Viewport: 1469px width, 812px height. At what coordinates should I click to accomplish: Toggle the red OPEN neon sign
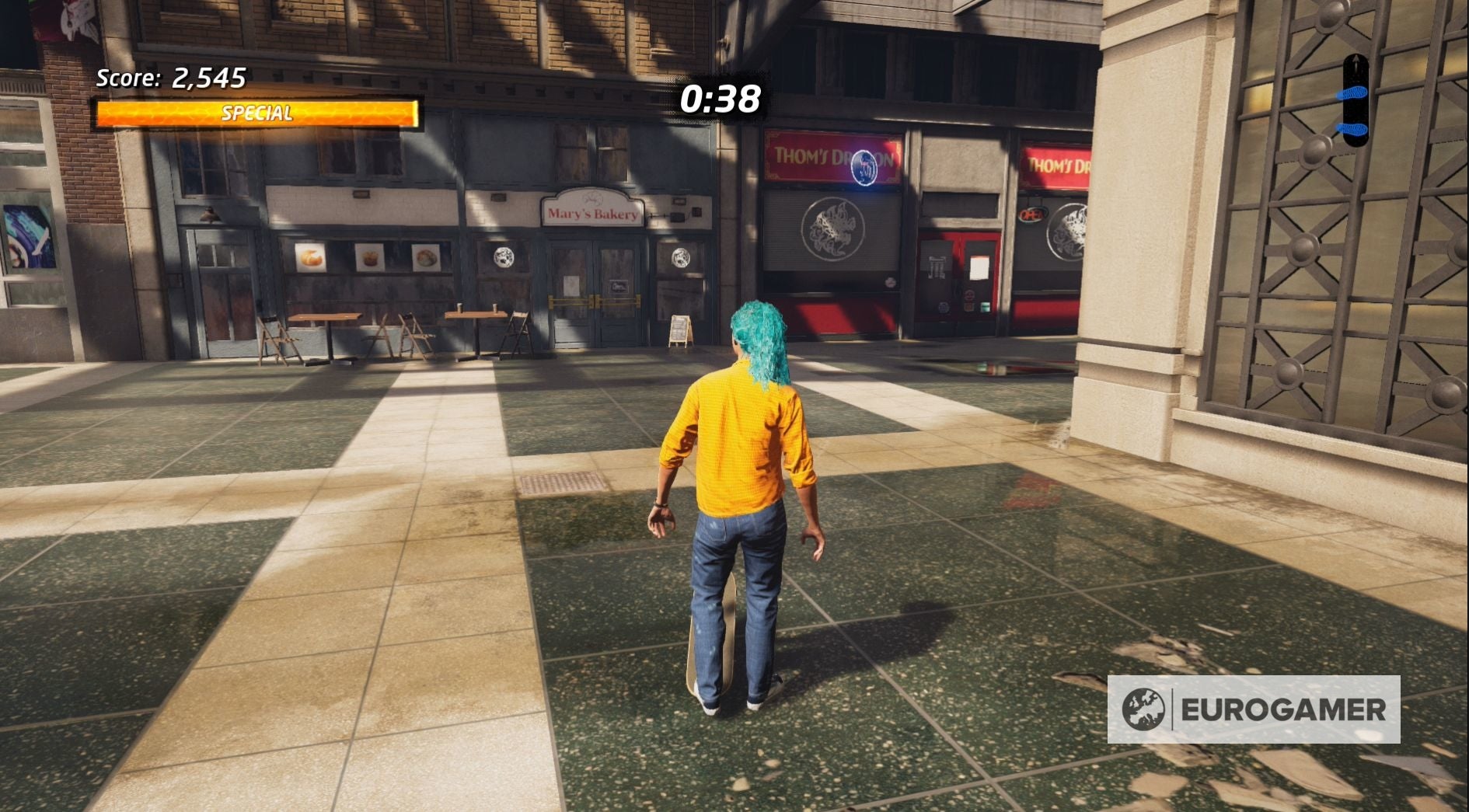(1031, 214)
